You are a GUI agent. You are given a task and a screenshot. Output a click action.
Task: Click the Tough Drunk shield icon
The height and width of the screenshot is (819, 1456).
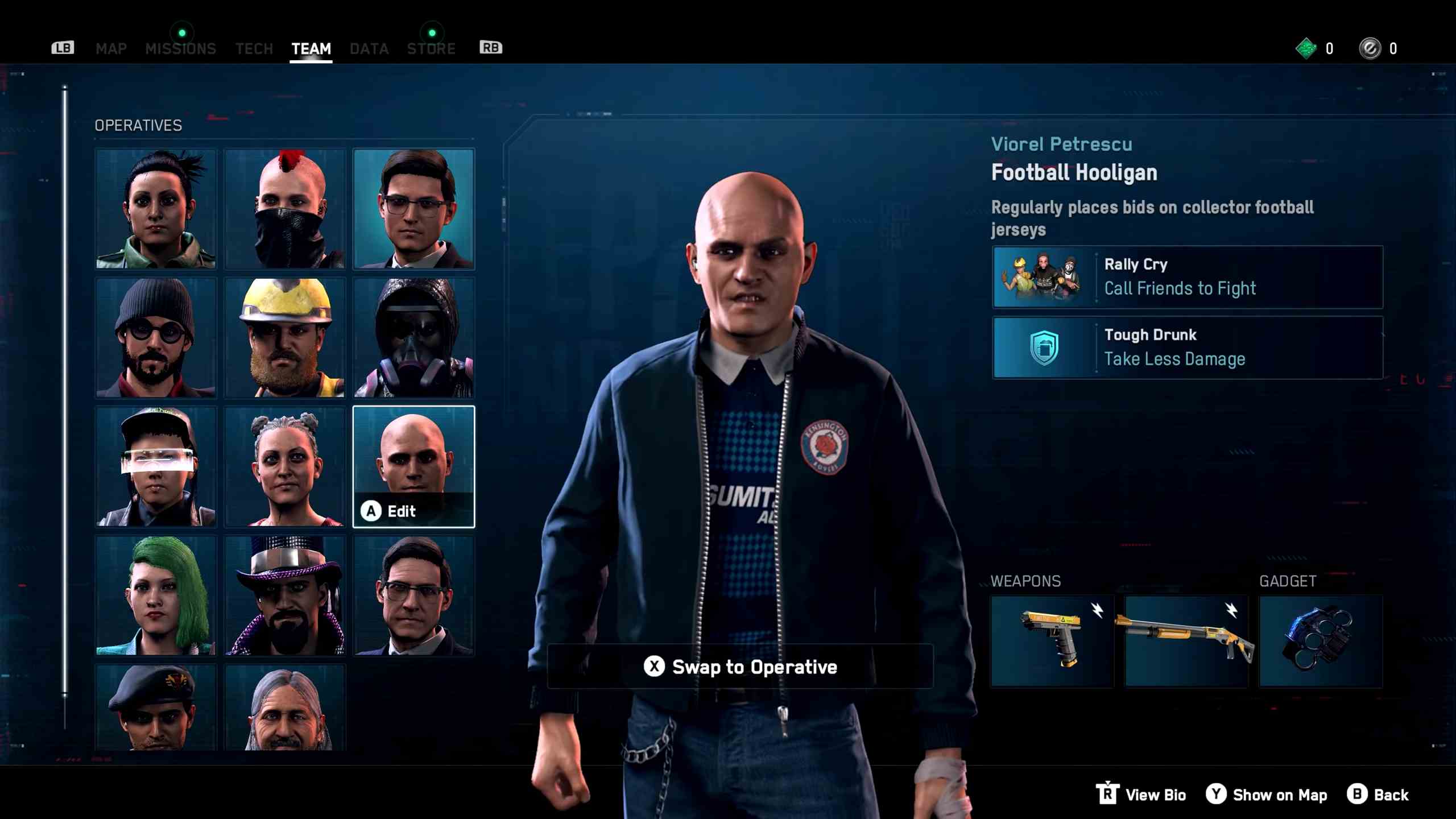click(x=1044, y=348)
